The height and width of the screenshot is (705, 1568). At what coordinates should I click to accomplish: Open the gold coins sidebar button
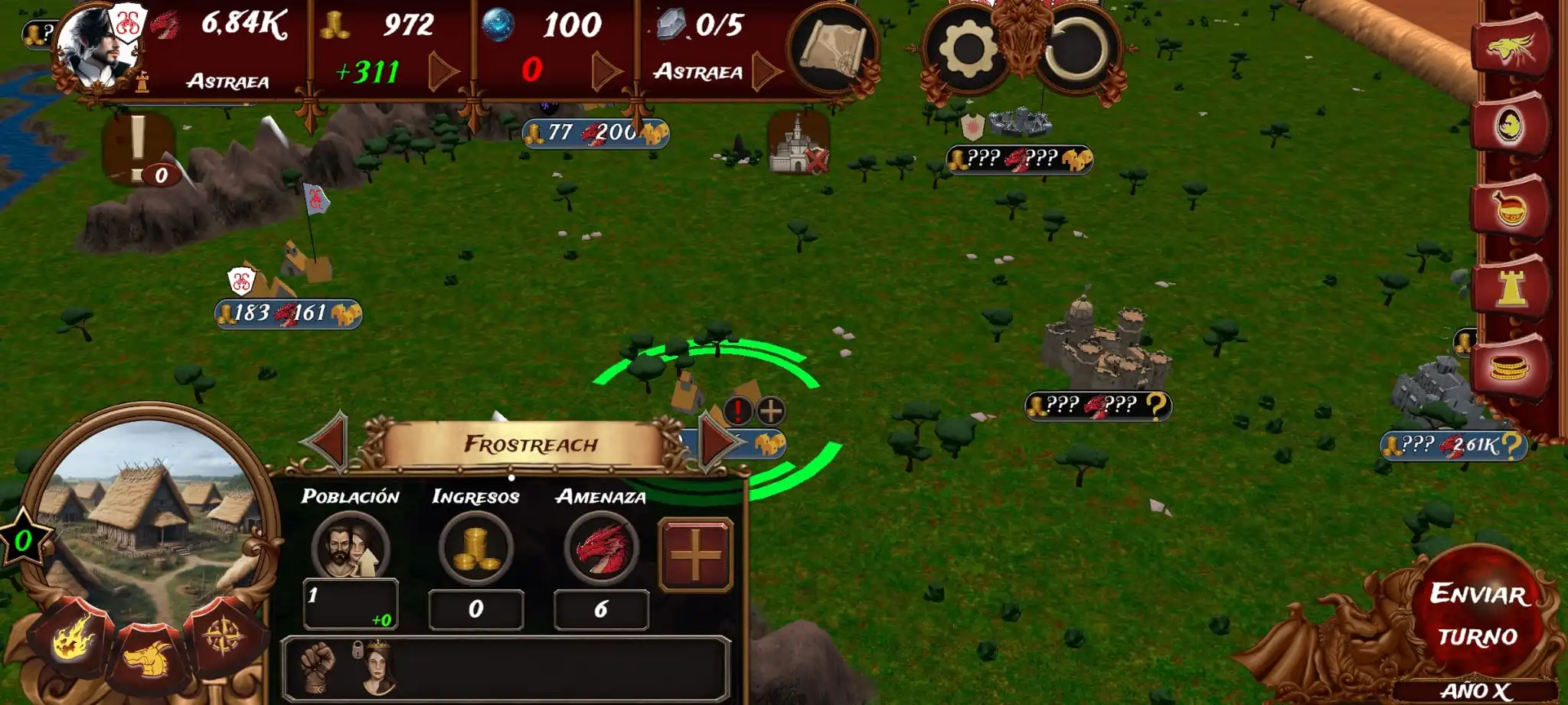click(1510, 369)
